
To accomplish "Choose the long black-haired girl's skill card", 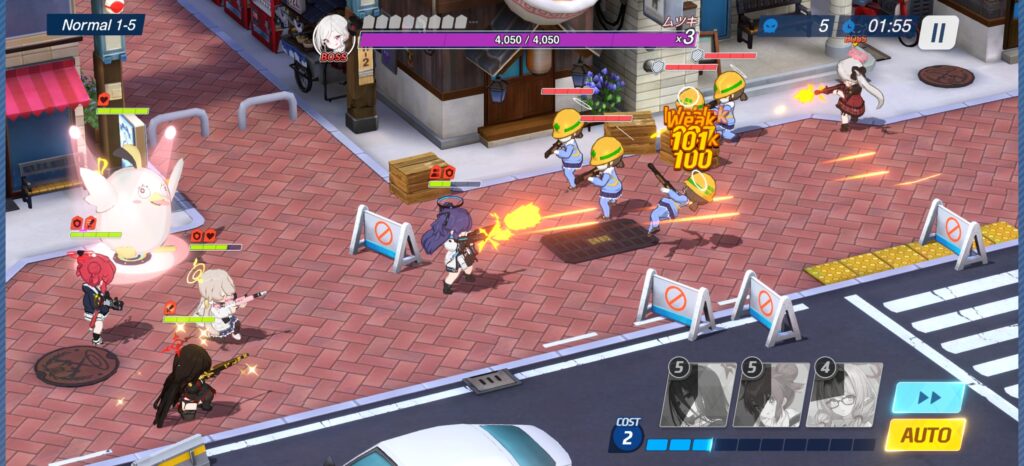I will (x=700, y=395).
